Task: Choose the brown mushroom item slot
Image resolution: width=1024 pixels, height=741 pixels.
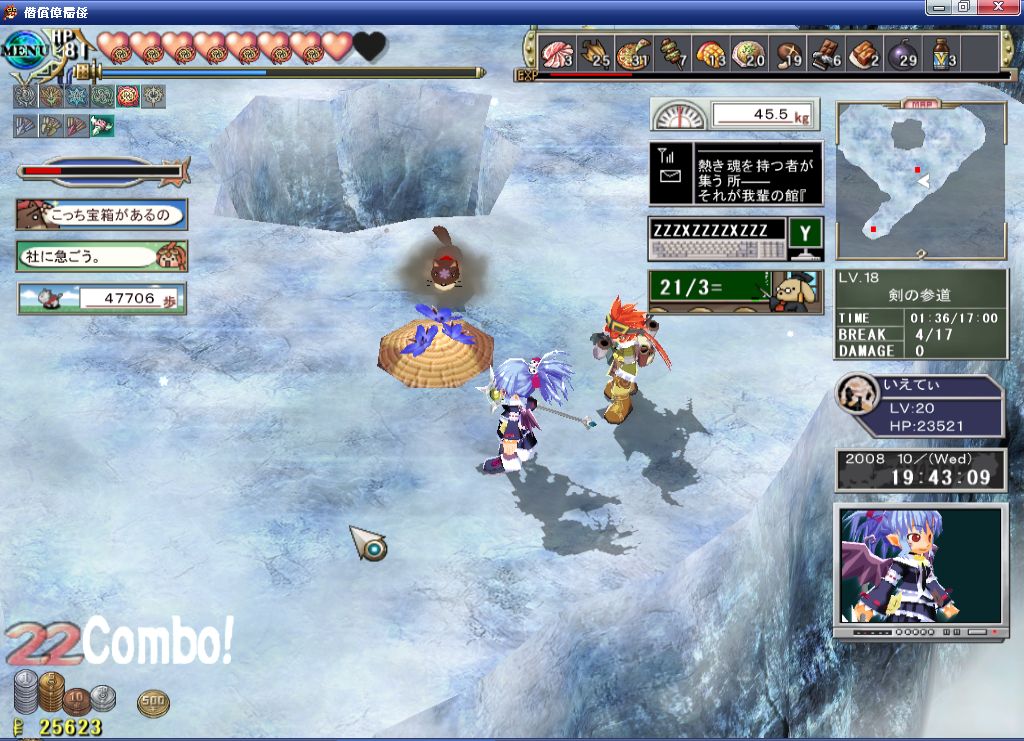Action: tap(789, 54)
